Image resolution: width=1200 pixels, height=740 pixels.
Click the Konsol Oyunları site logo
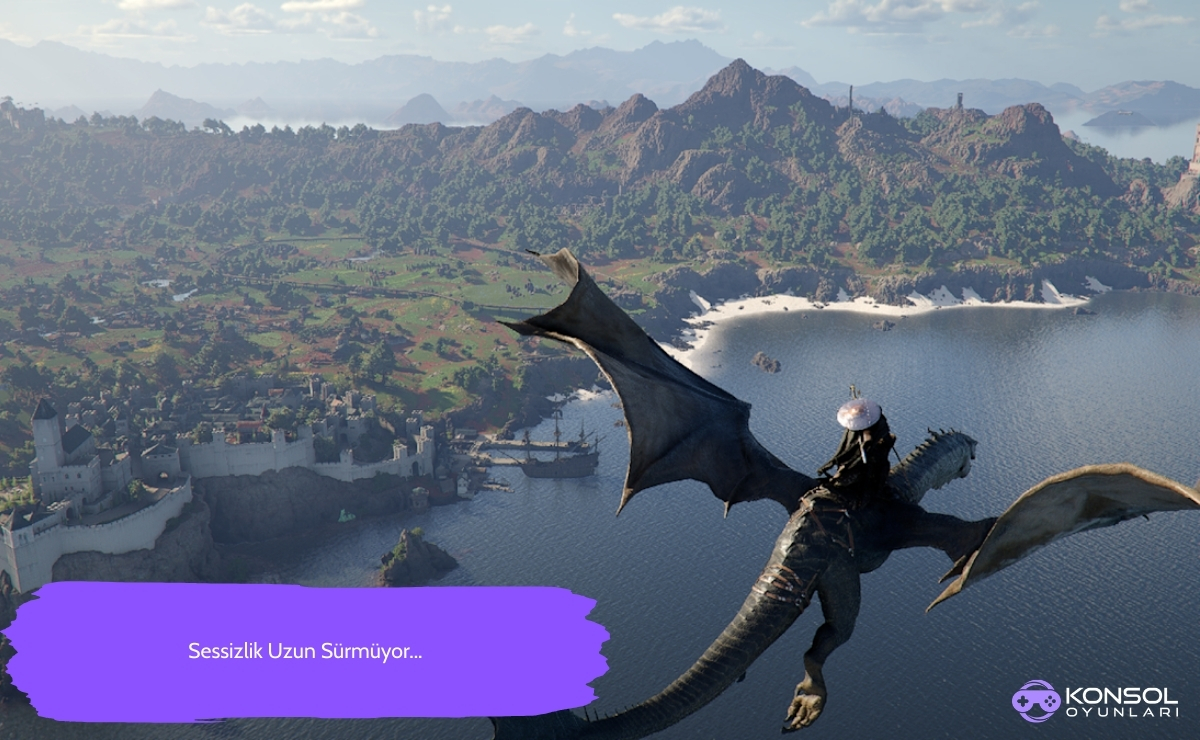1094,701
